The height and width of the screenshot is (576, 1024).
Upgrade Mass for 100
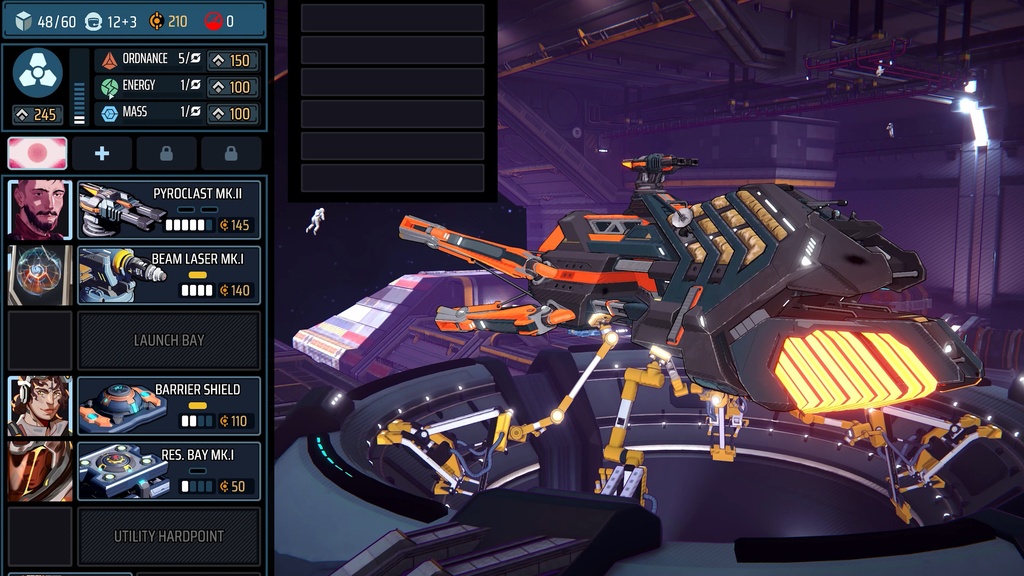pyautogui.click(x=231, y=114)
